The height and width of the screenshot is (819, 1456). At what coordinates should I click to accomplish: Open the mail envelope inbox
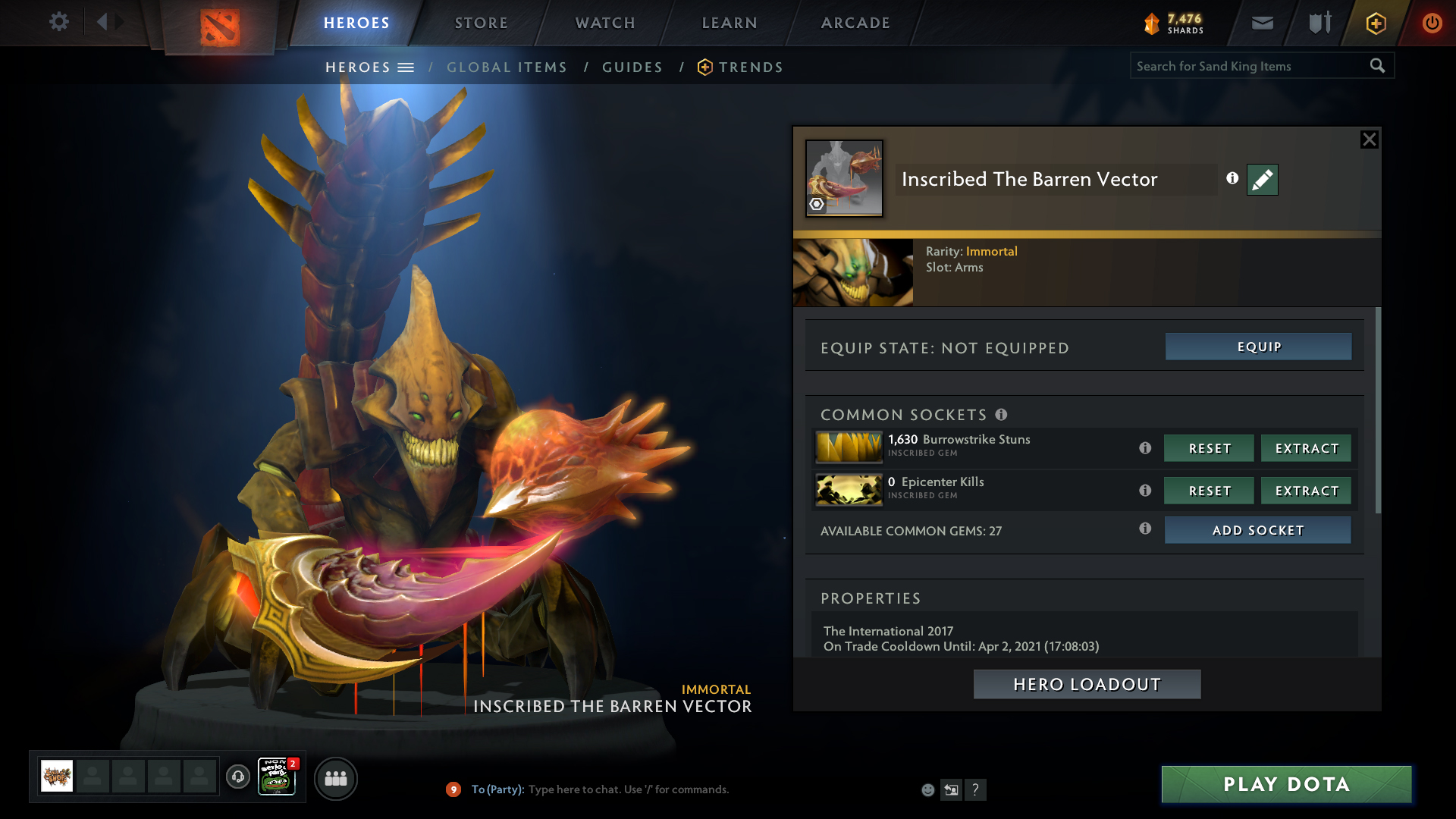pos(1263,23)
